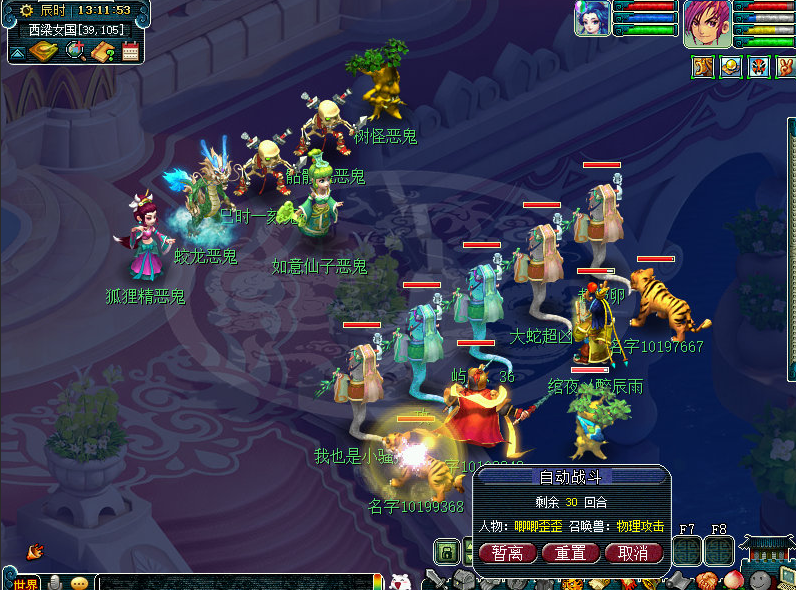Click the F8 shortcut slot

(719, 551)
